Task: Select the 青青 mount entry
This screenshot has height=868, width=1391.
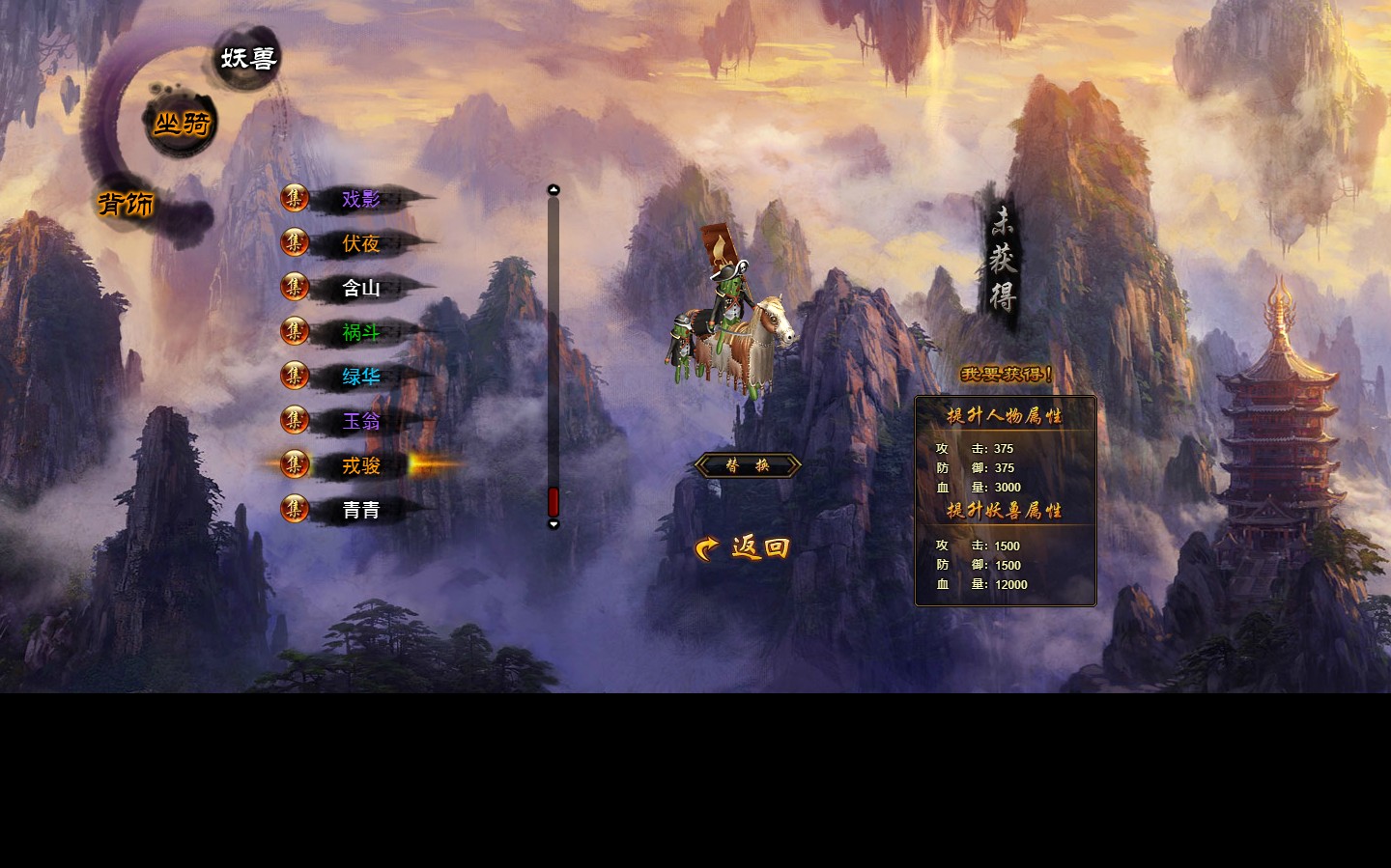Action: 360,511
